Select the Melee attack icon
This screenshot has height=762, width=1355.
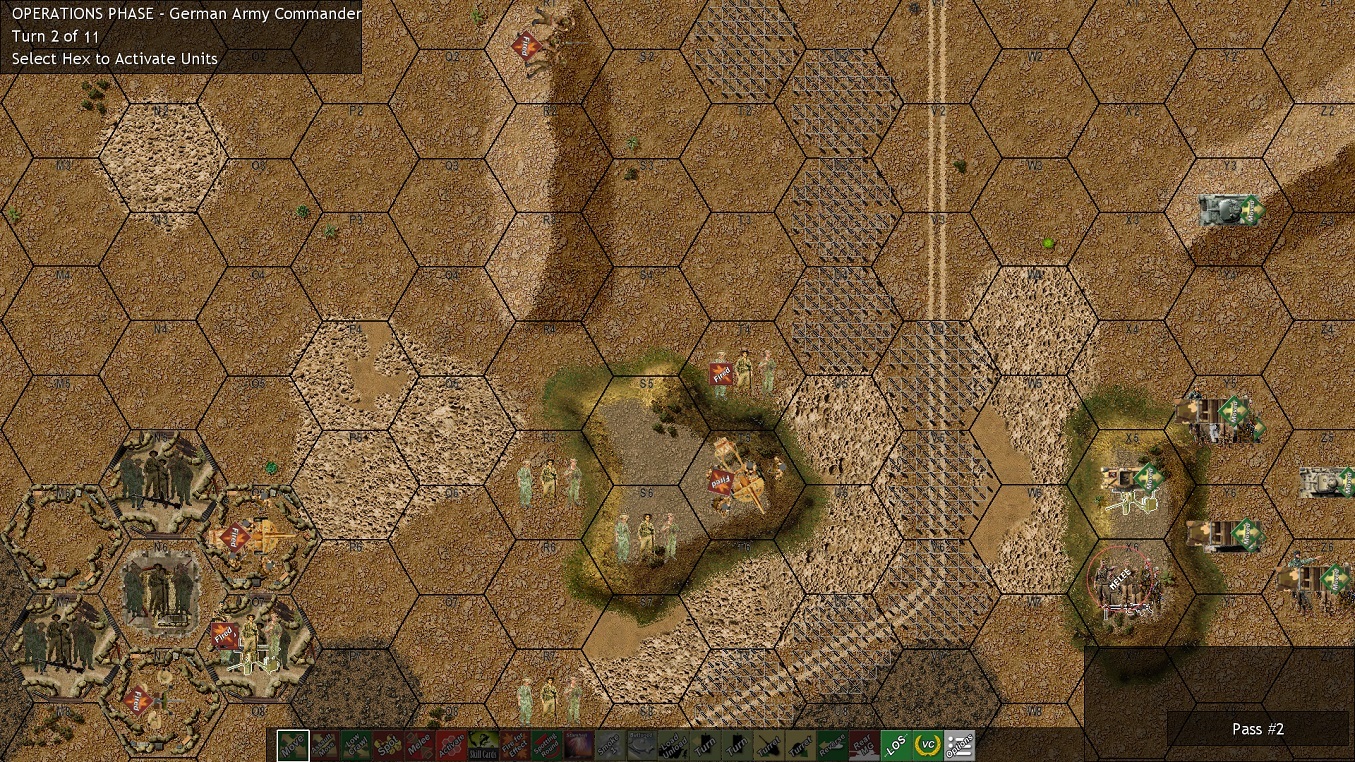pyautogui.click(x=419, y=745)
